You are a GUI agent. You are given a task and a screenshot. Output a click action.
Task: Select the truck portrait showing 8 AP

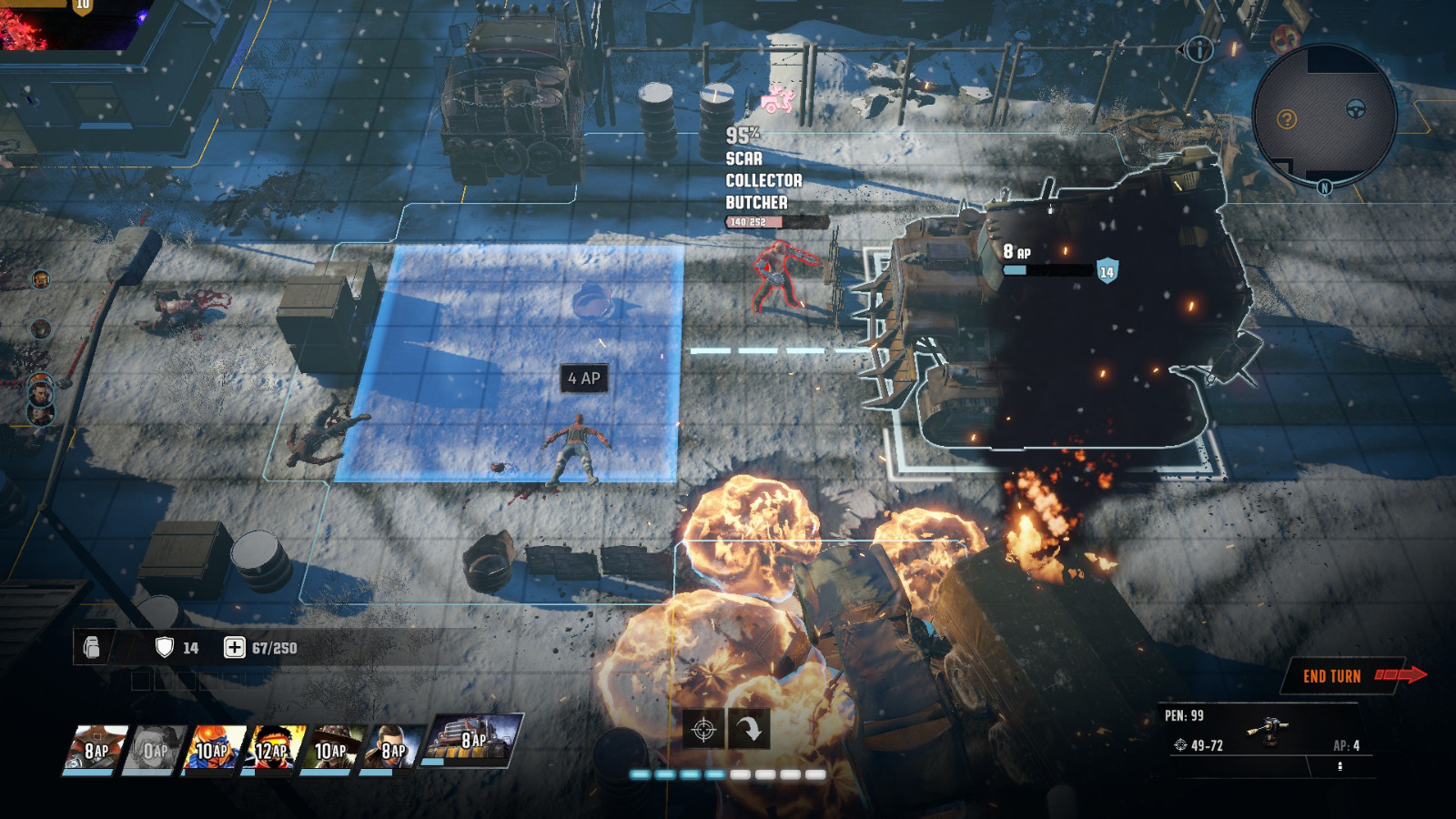pos(466,744)
